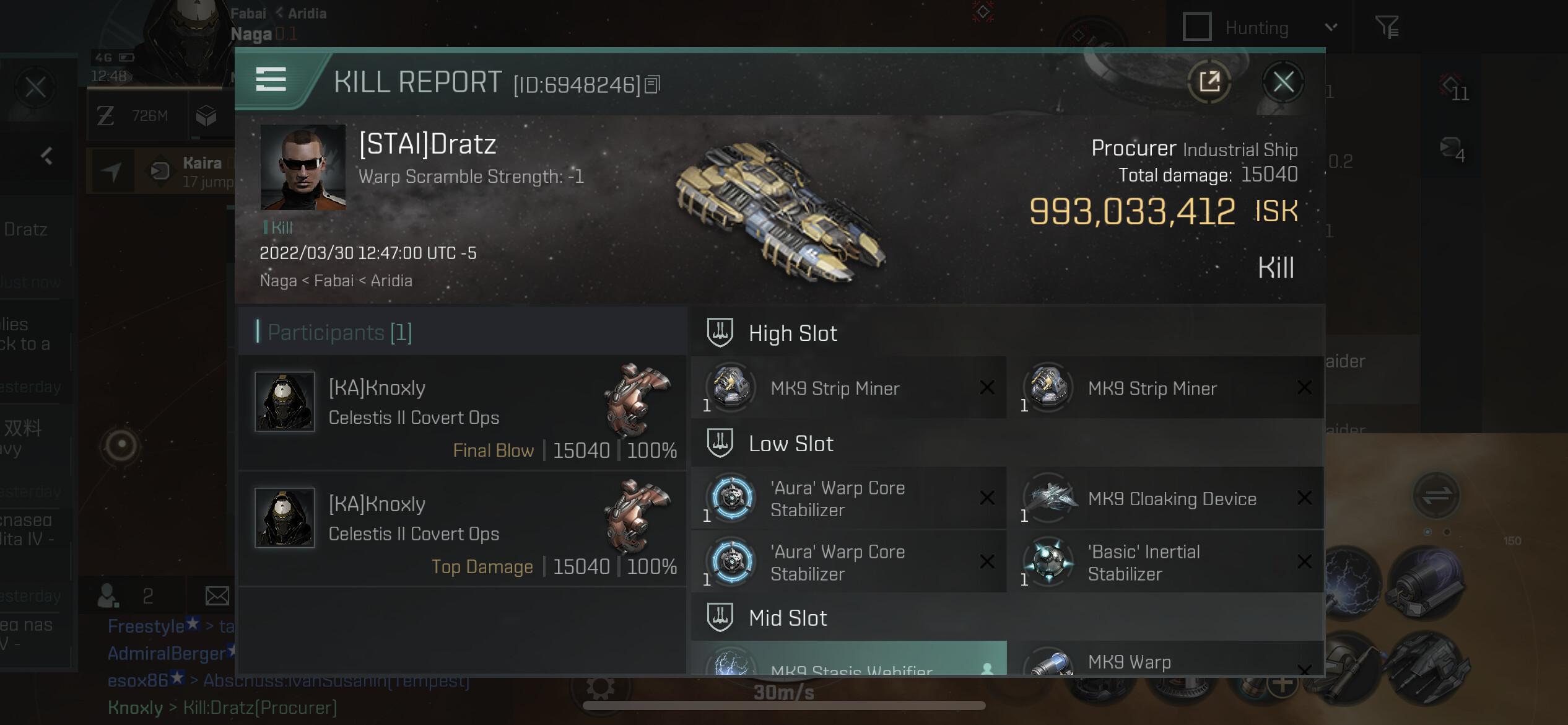View Dratz's pilot portrait
The image size is (1568, 725).
pyautogui.click(x=303, y=167)
